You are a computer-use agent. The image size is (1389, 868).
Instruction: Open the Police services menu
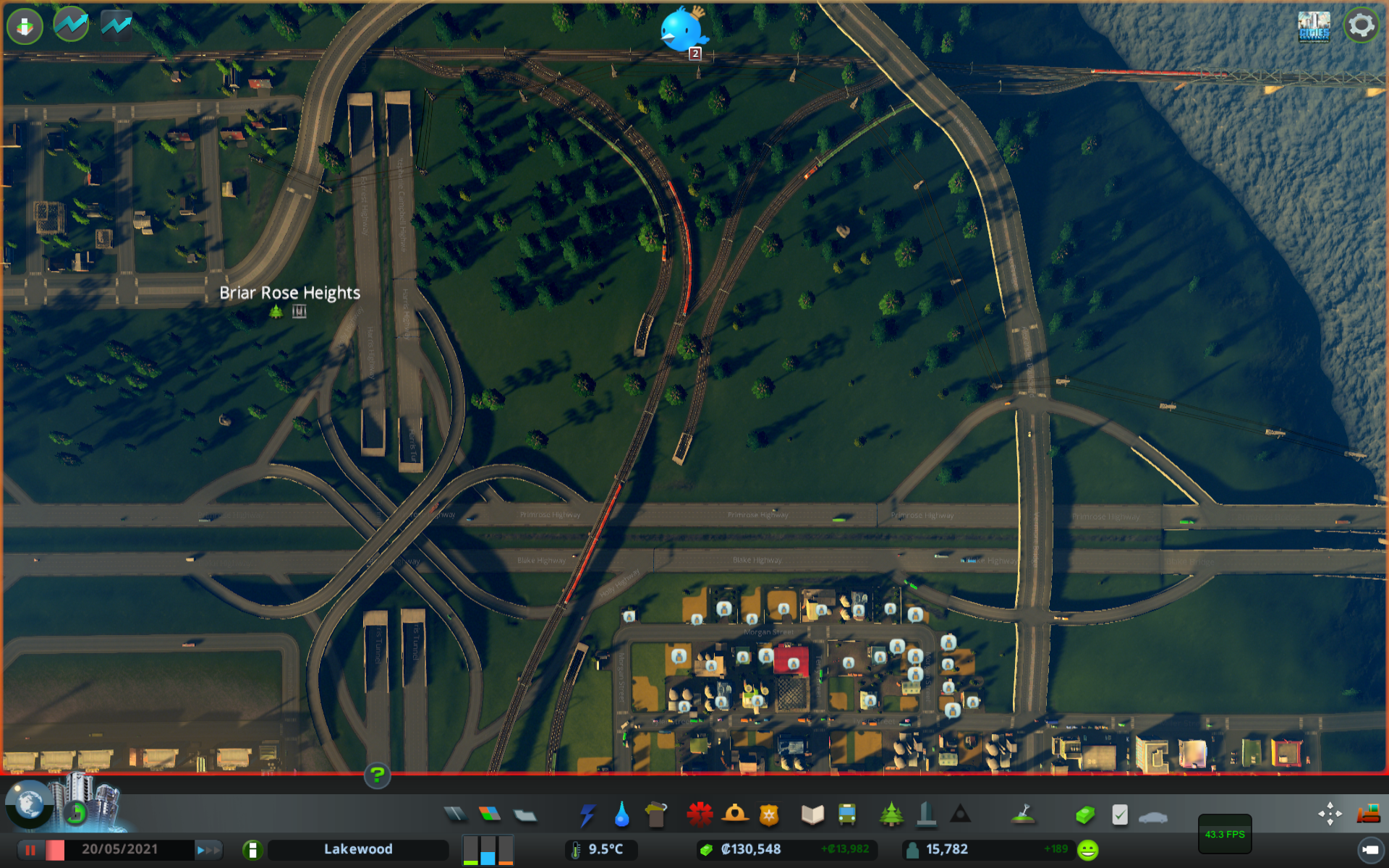pyautogui.click(x=770, y=813)
